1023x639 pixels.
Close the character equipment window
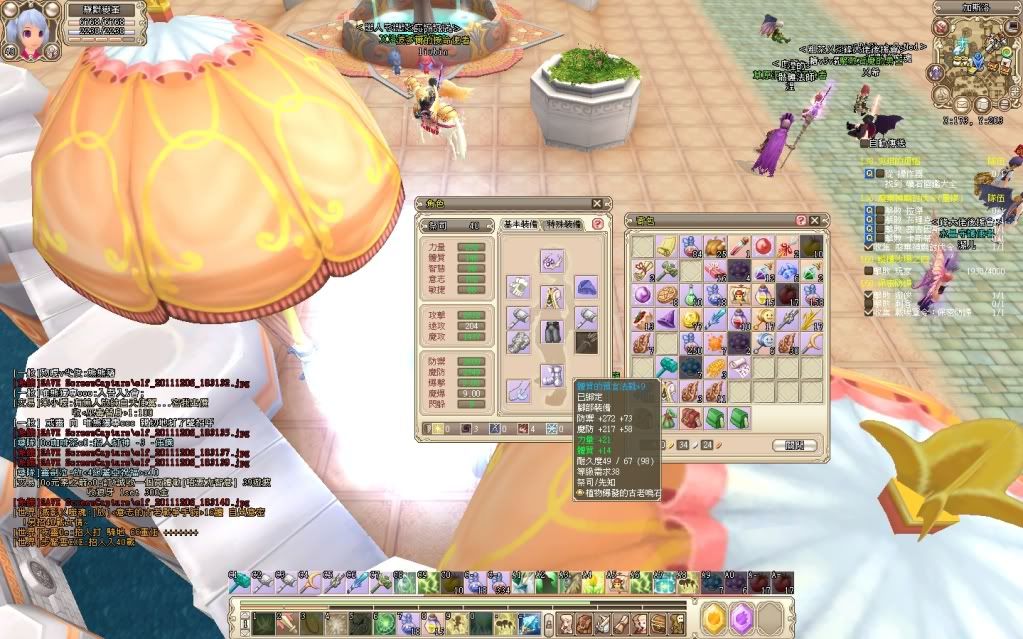pyautogui.click(x=597, y=204)
